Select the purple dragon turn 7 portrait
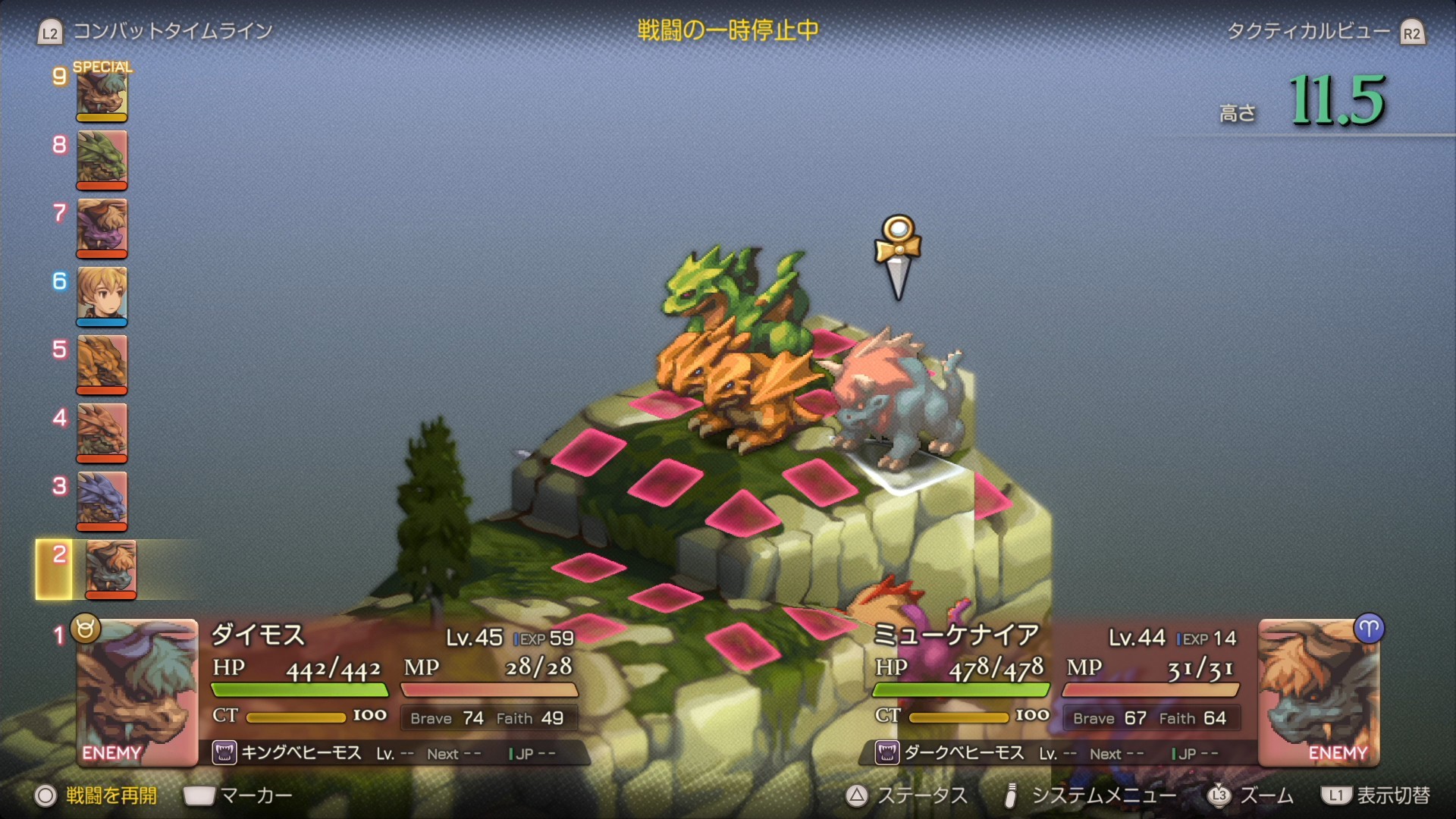The height and width of the screenshot is (819, 1456). 102,226
